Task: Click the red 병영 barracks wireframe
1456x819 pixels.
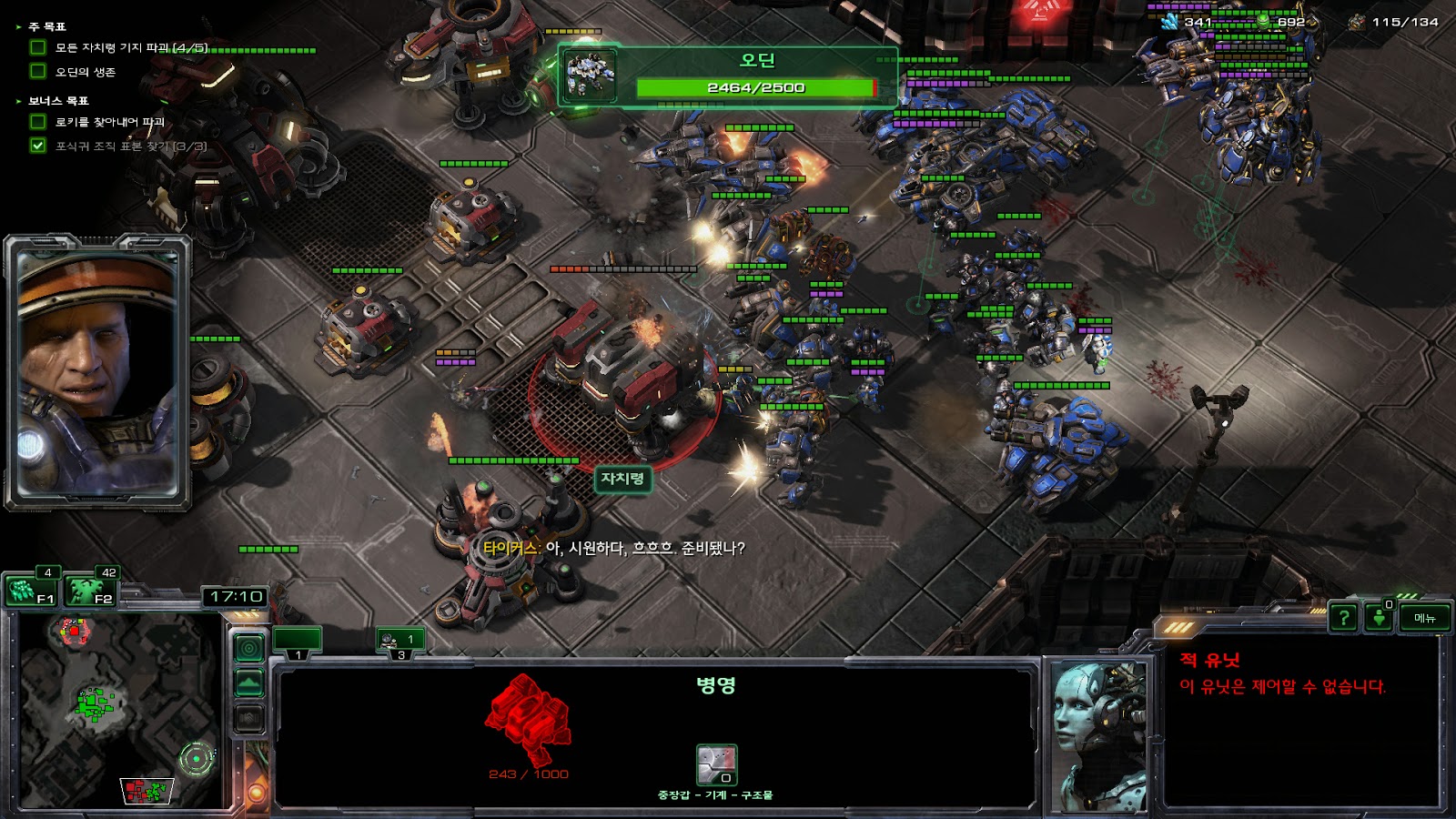Action: pos(528,719)
